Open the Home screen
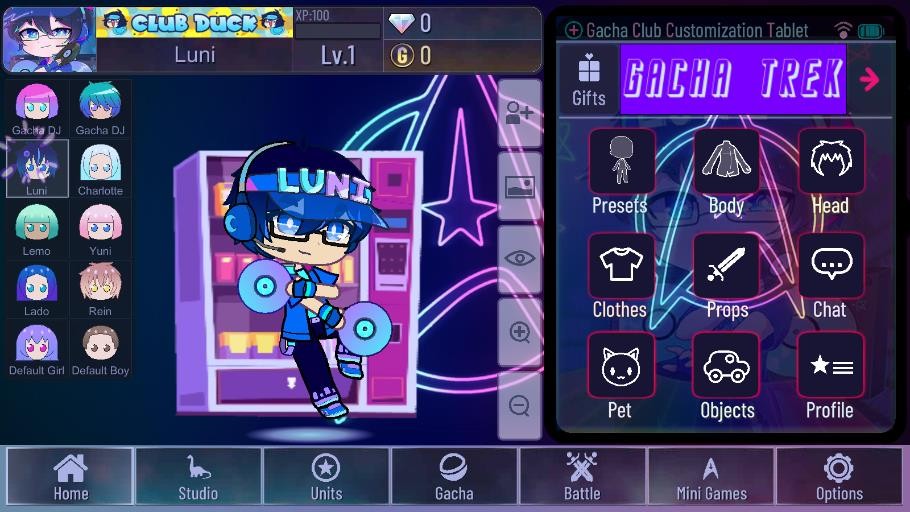This screenshot has width=910, height=512. click(x=70, y=475)
